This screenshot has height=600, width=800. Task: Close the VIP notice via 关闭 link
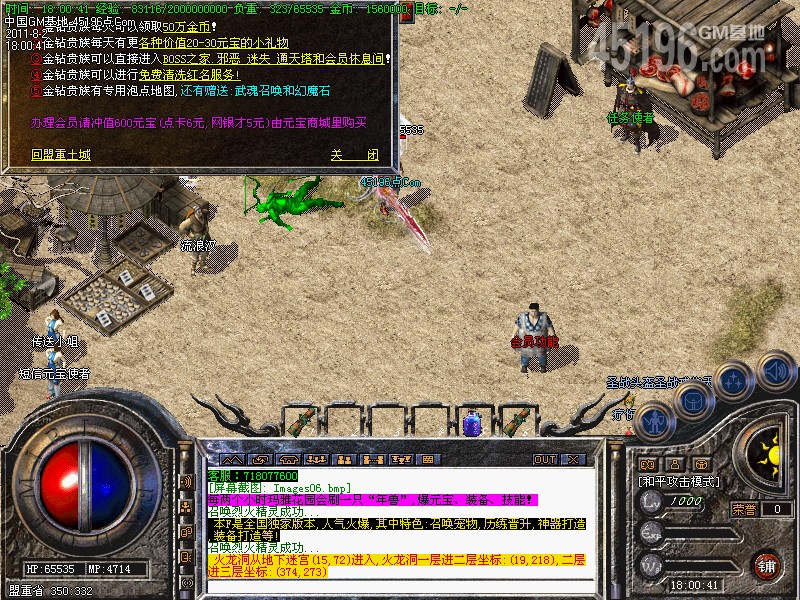click(354, 155)
